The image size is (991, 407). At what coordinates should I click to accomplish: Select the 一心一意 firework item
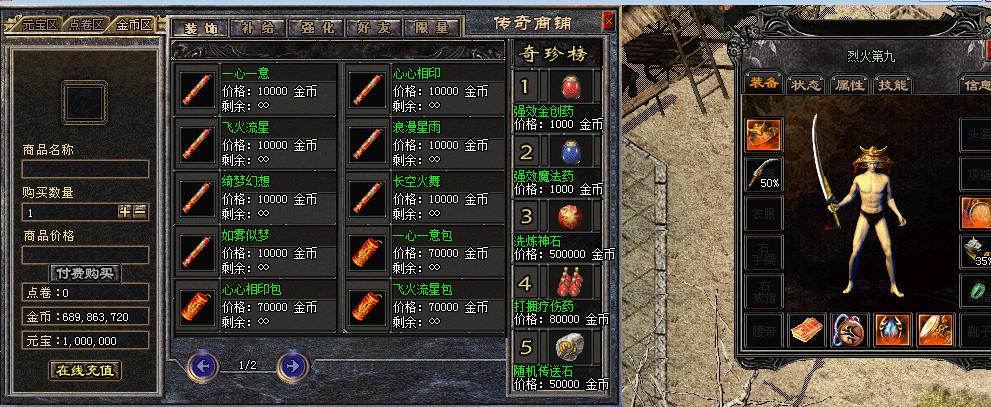pyautogui.click(x=198, y=90)
